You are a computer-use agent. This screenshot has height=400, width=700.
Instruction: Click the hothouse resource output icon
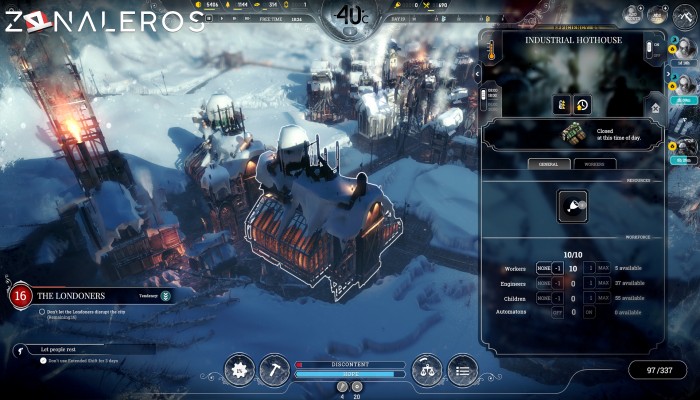coord(572,205)
